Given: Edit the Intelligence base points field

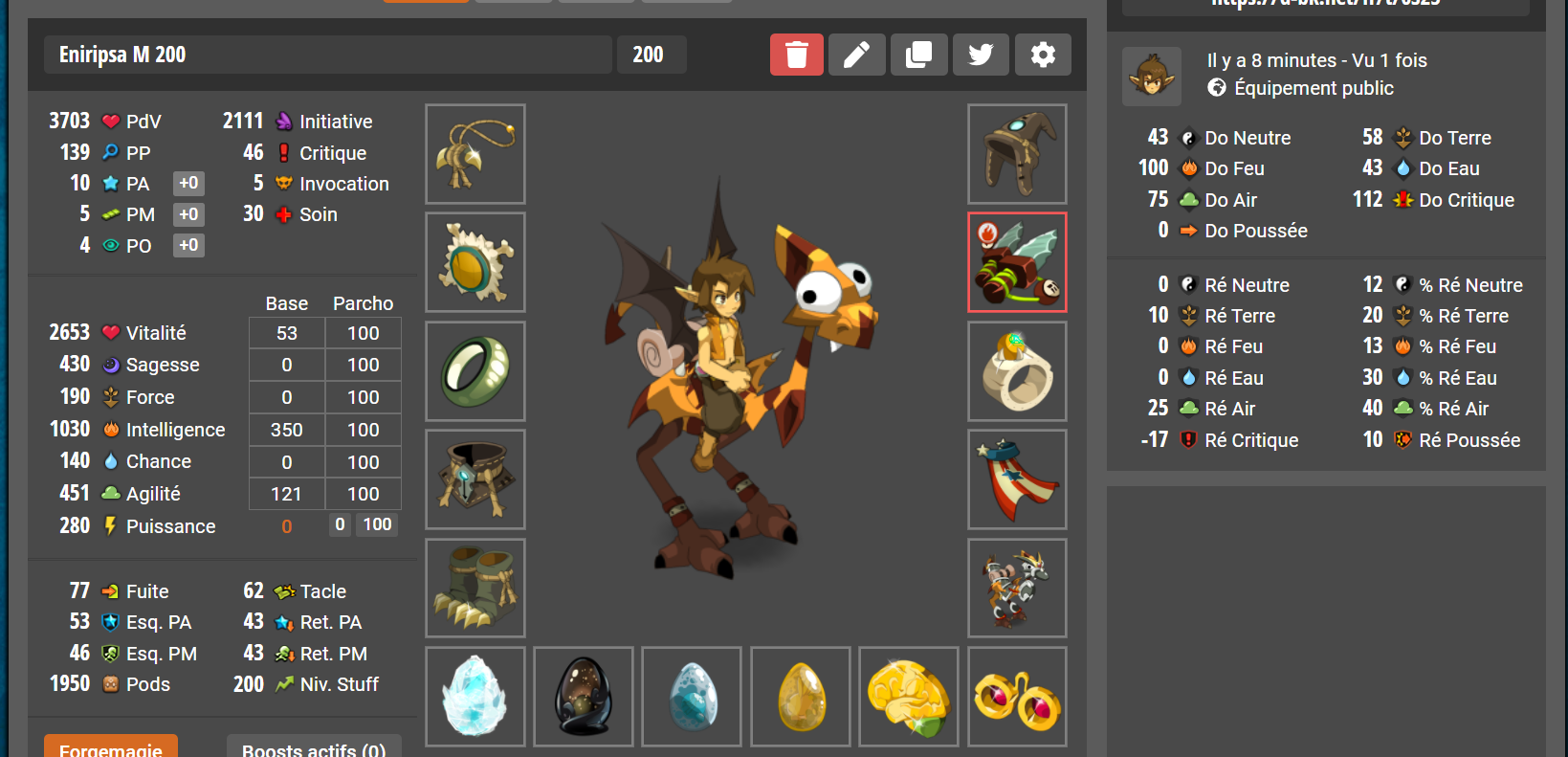Looking at the screenshot, I should click(x=286, y=430).
